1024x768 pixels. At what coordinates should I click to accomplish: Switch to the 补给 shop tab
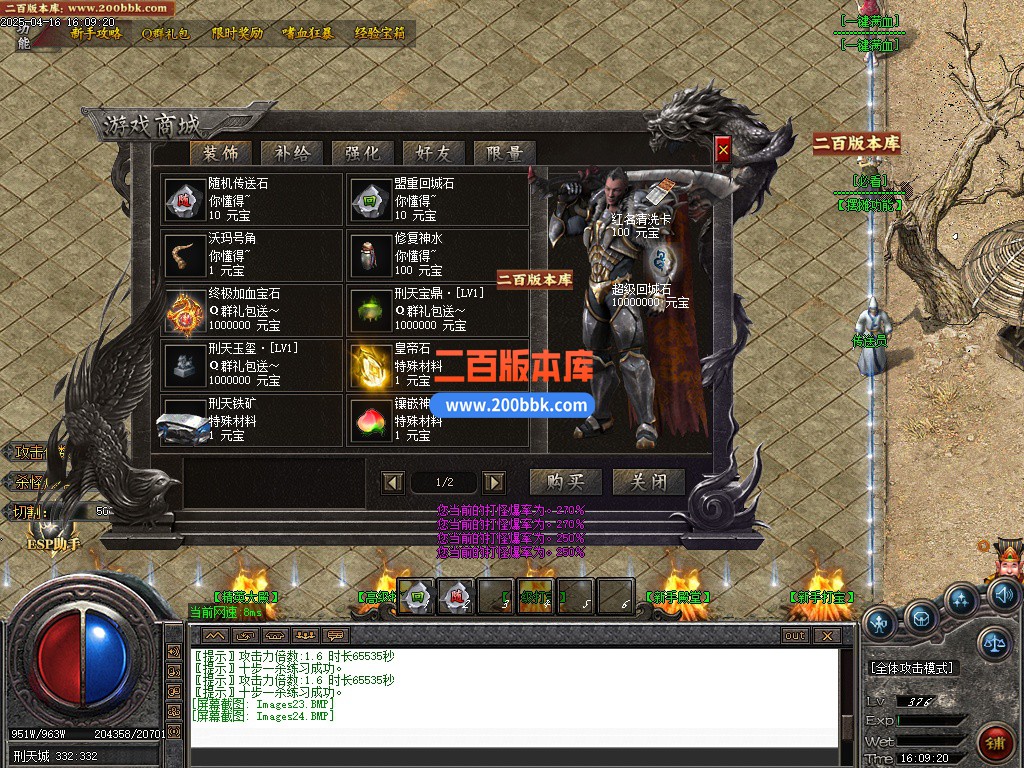(291, 153)
